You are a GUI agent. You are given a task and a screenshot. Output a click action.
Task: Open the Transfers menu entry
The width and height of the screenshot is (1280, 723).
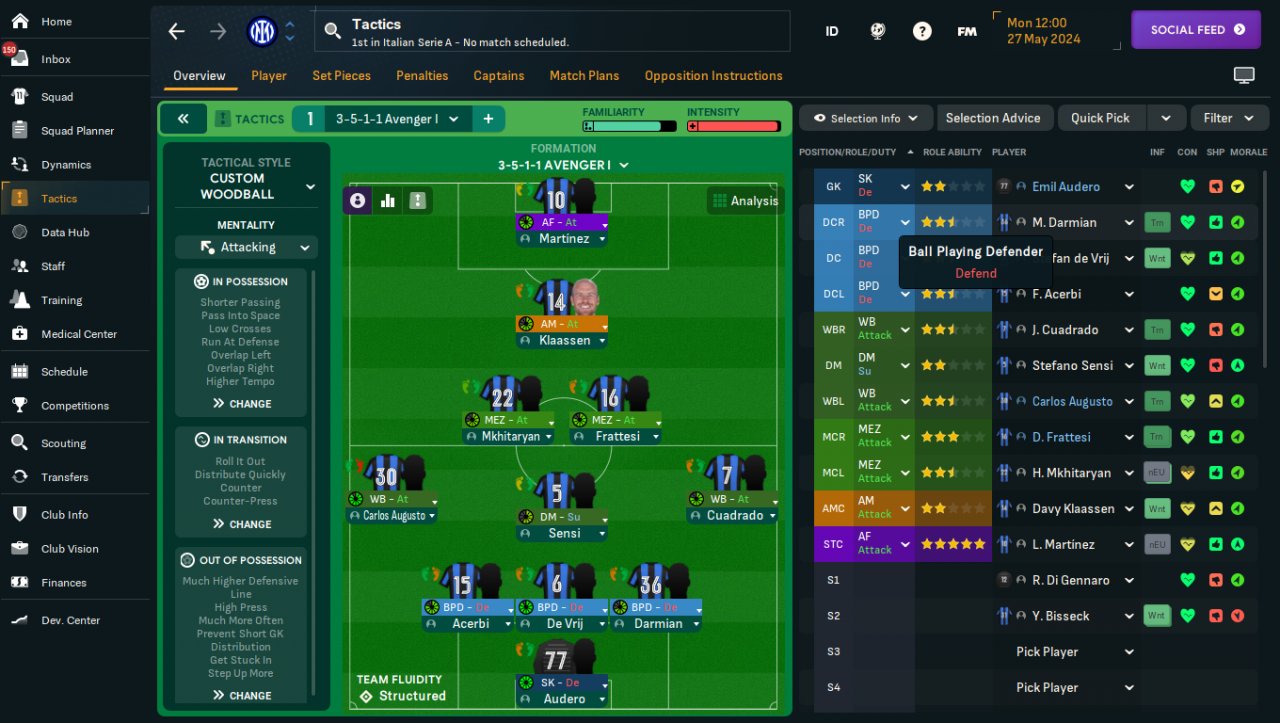[64, 477]
